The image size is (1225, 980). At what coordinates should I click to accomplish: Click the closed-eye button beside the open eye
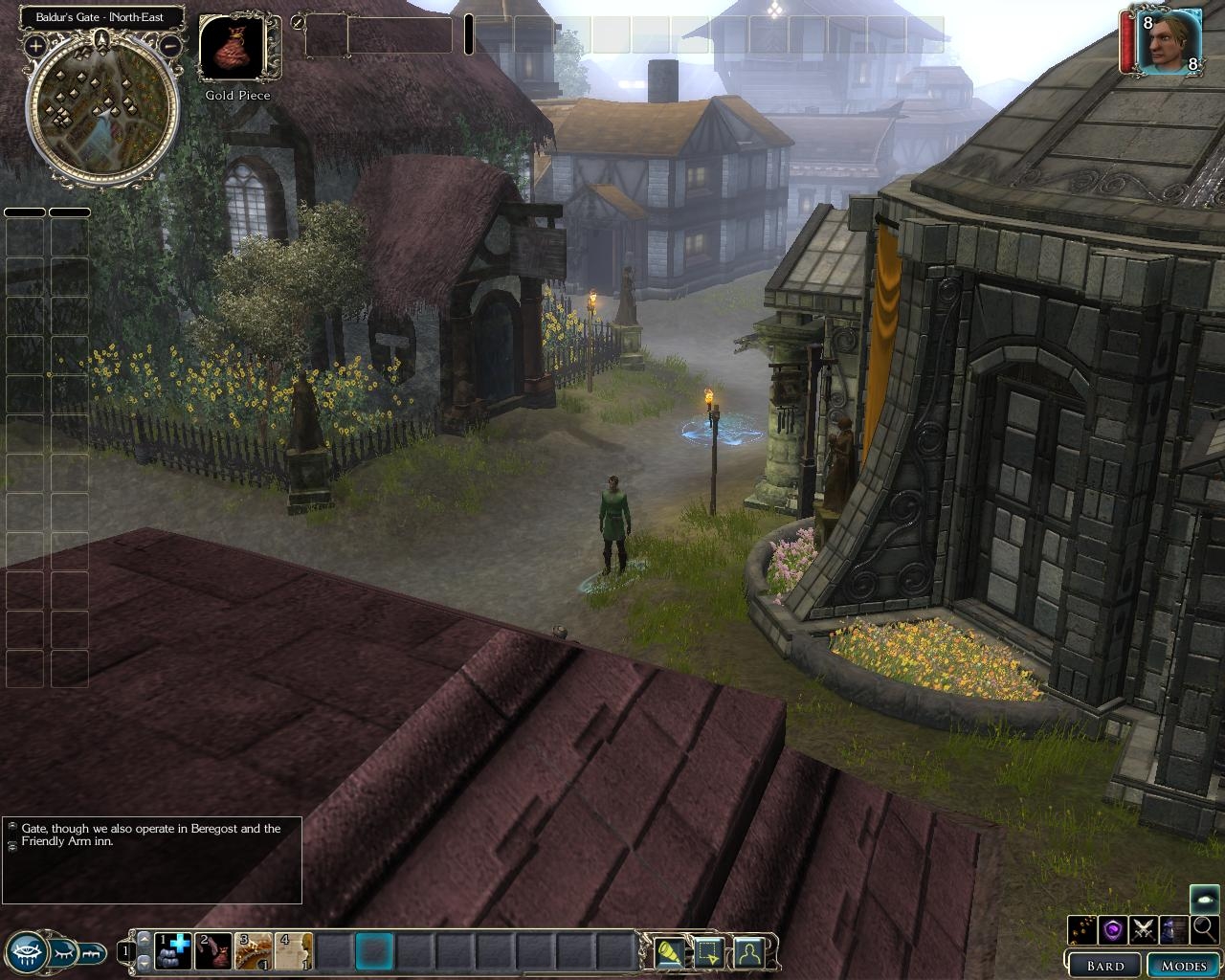[x=63, y=952]
